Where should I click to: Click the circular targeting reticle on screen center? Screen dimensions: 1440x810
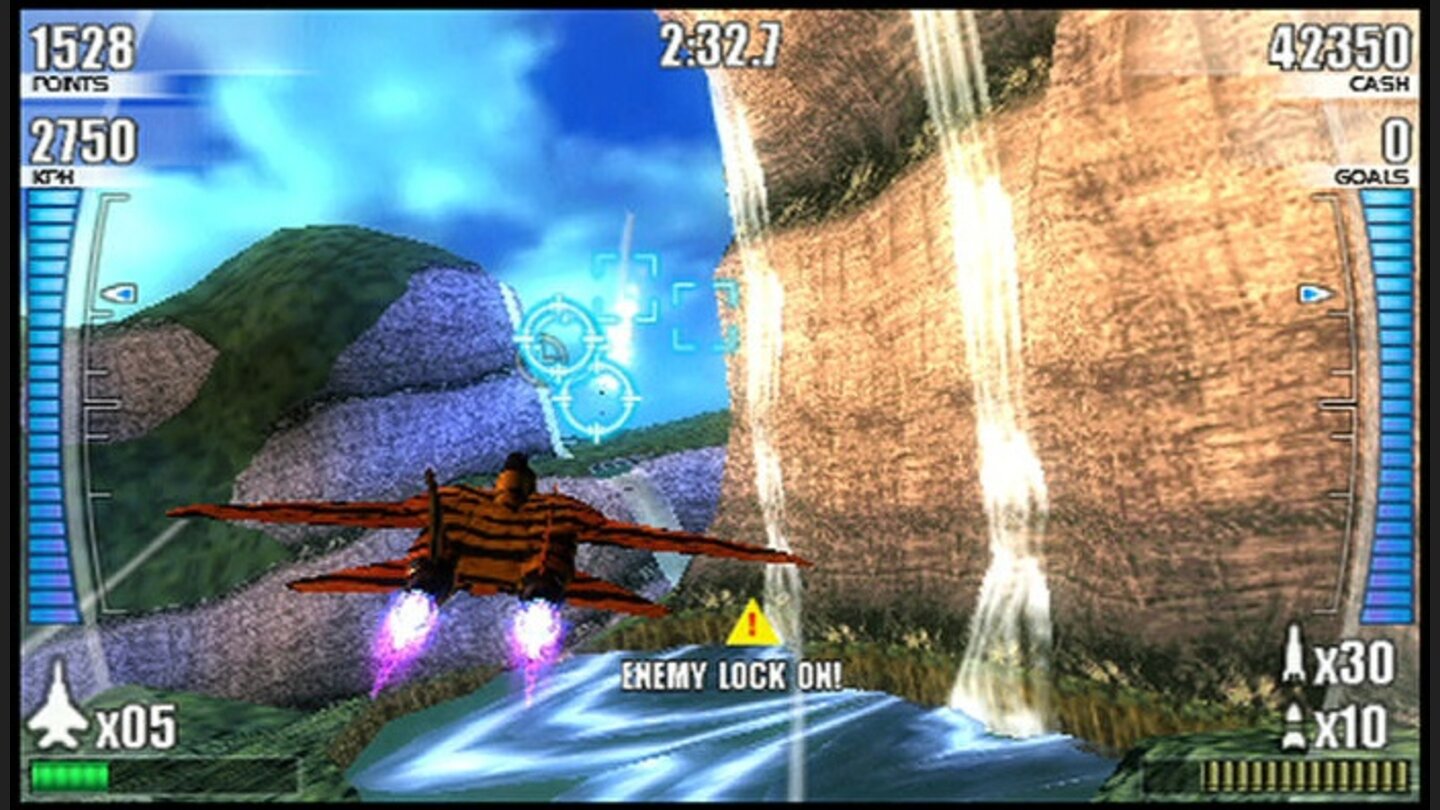tap(556, 338)
